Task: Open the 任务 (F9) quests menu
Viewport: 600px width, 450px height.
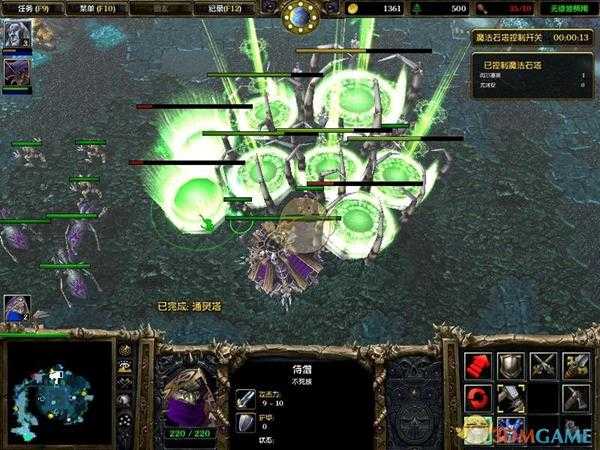Action: 26,8
